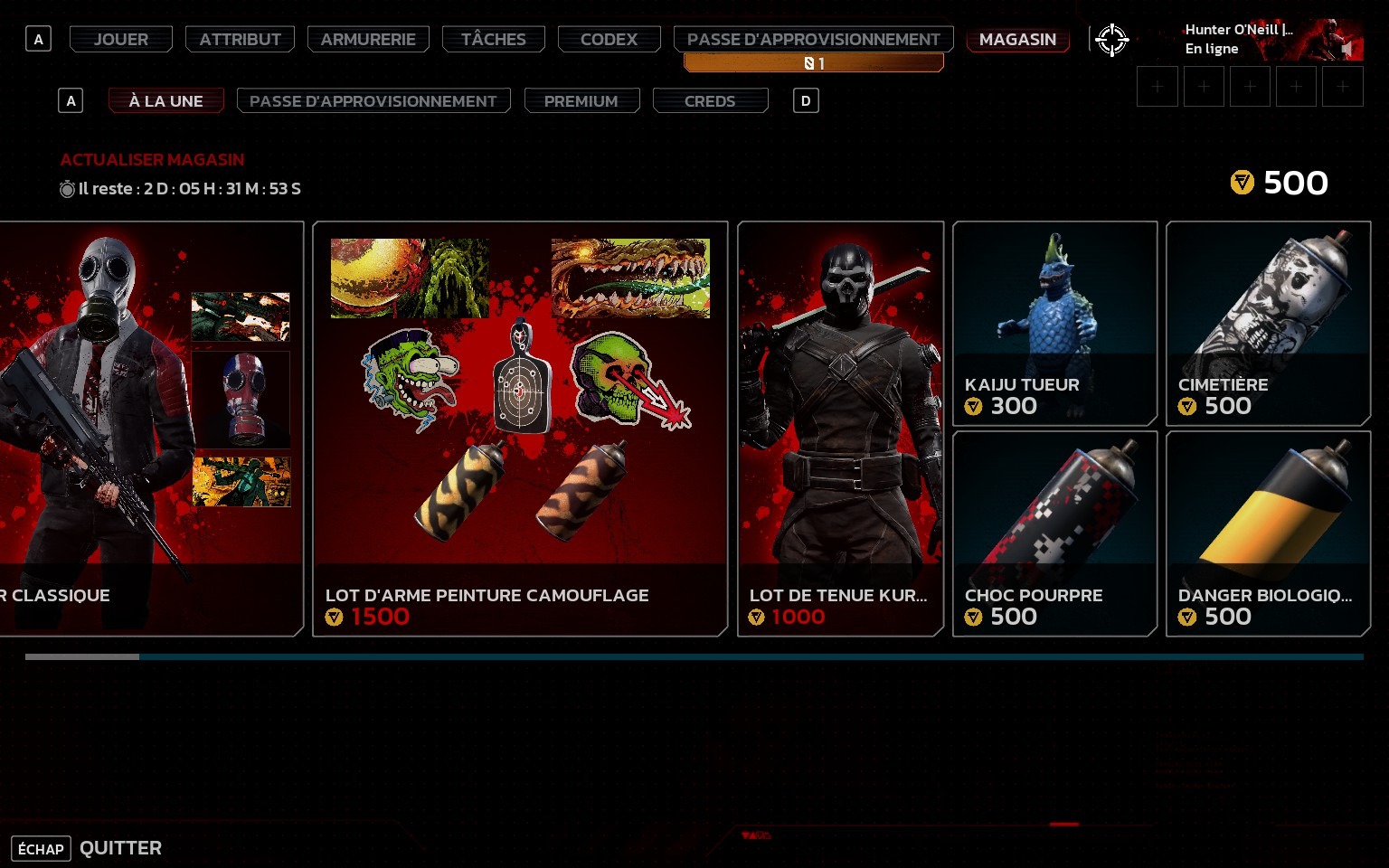Choose the Danger Biologique yellow spray paint

click(x=1268, y=533)
